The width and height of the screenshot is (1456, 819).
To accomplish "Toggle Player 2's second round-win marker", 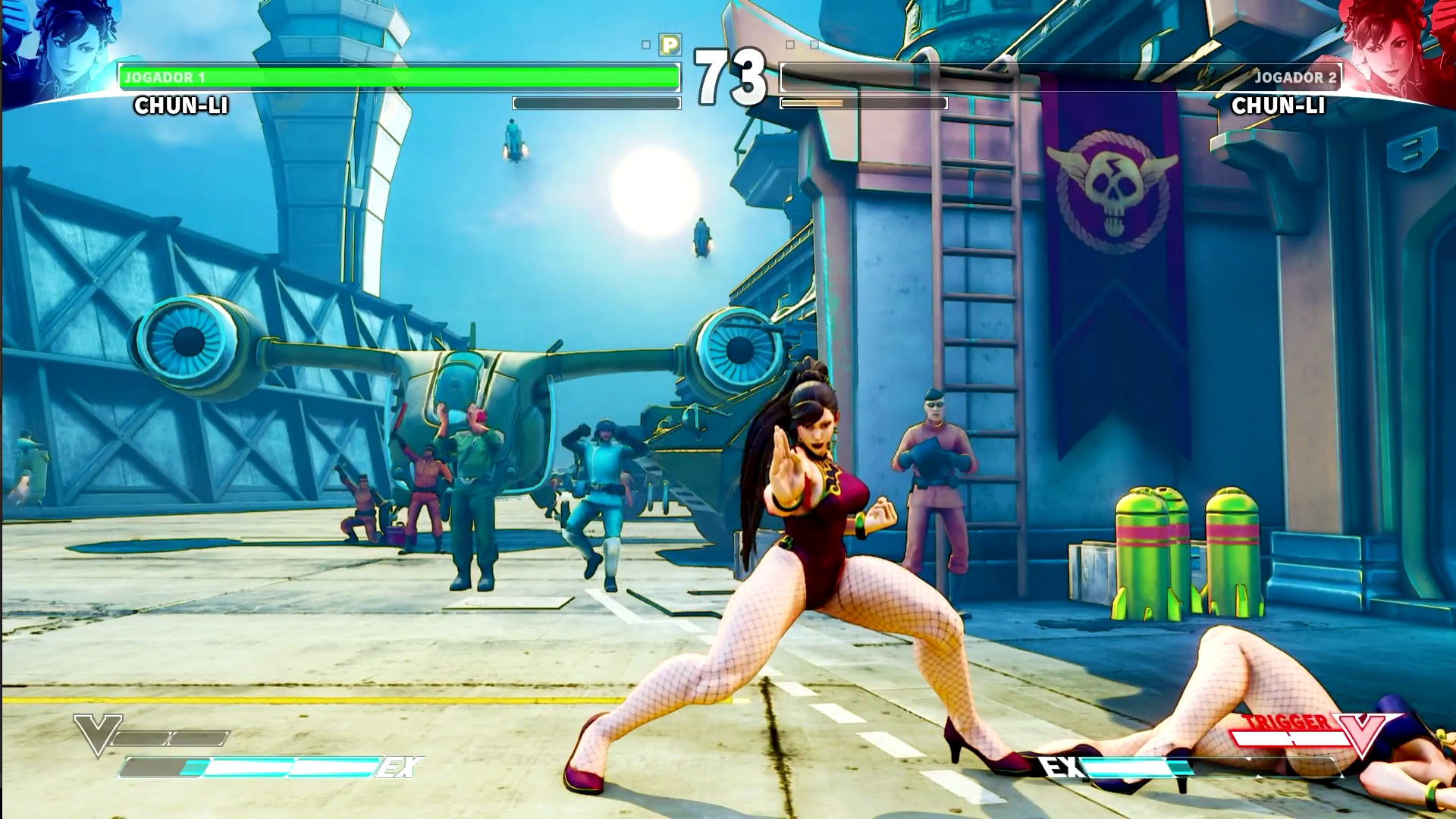I will (x=814, y=44).
